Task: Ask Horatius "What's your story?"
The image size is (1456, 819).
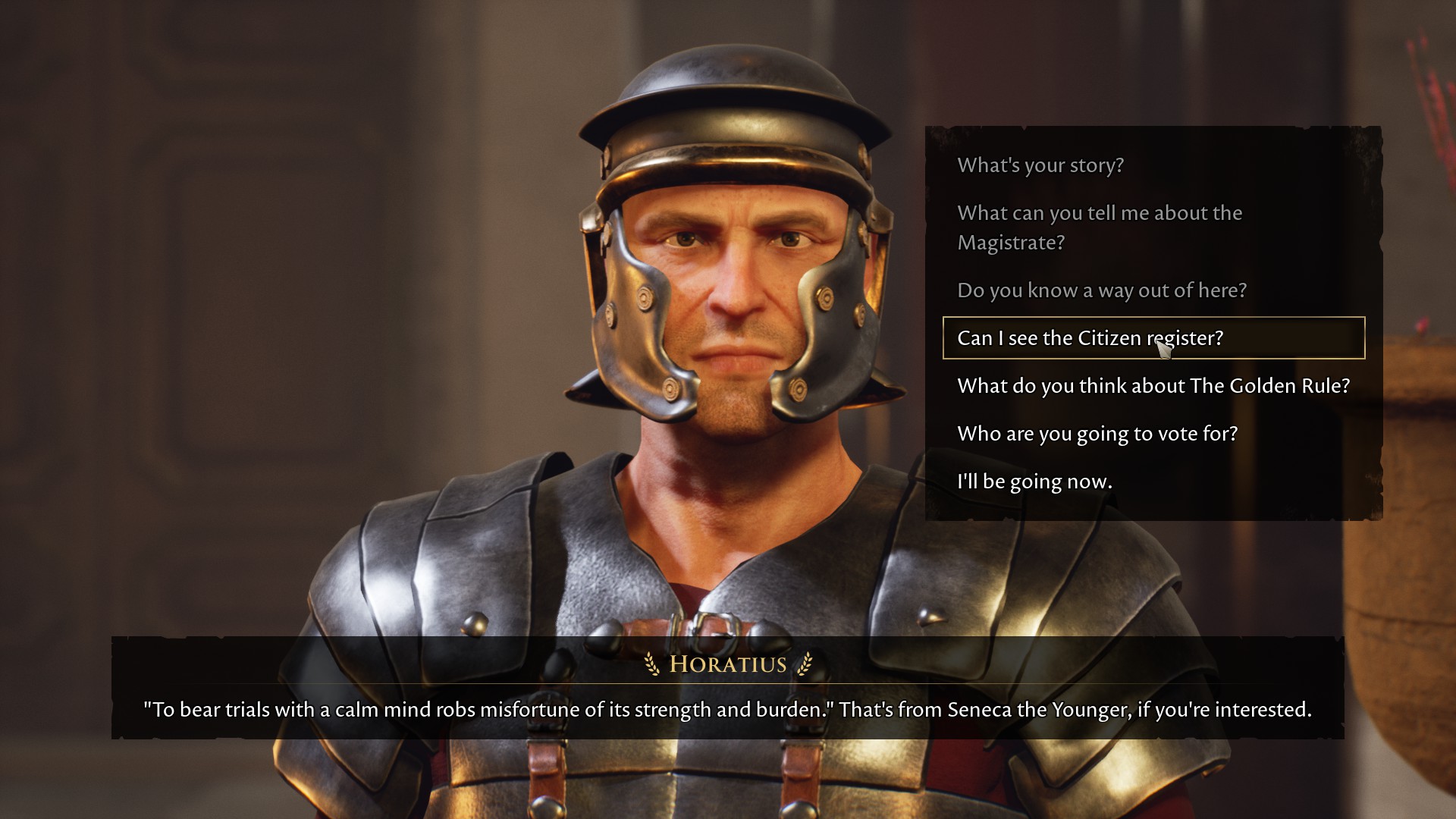Action: click(x=1040, y=165)
